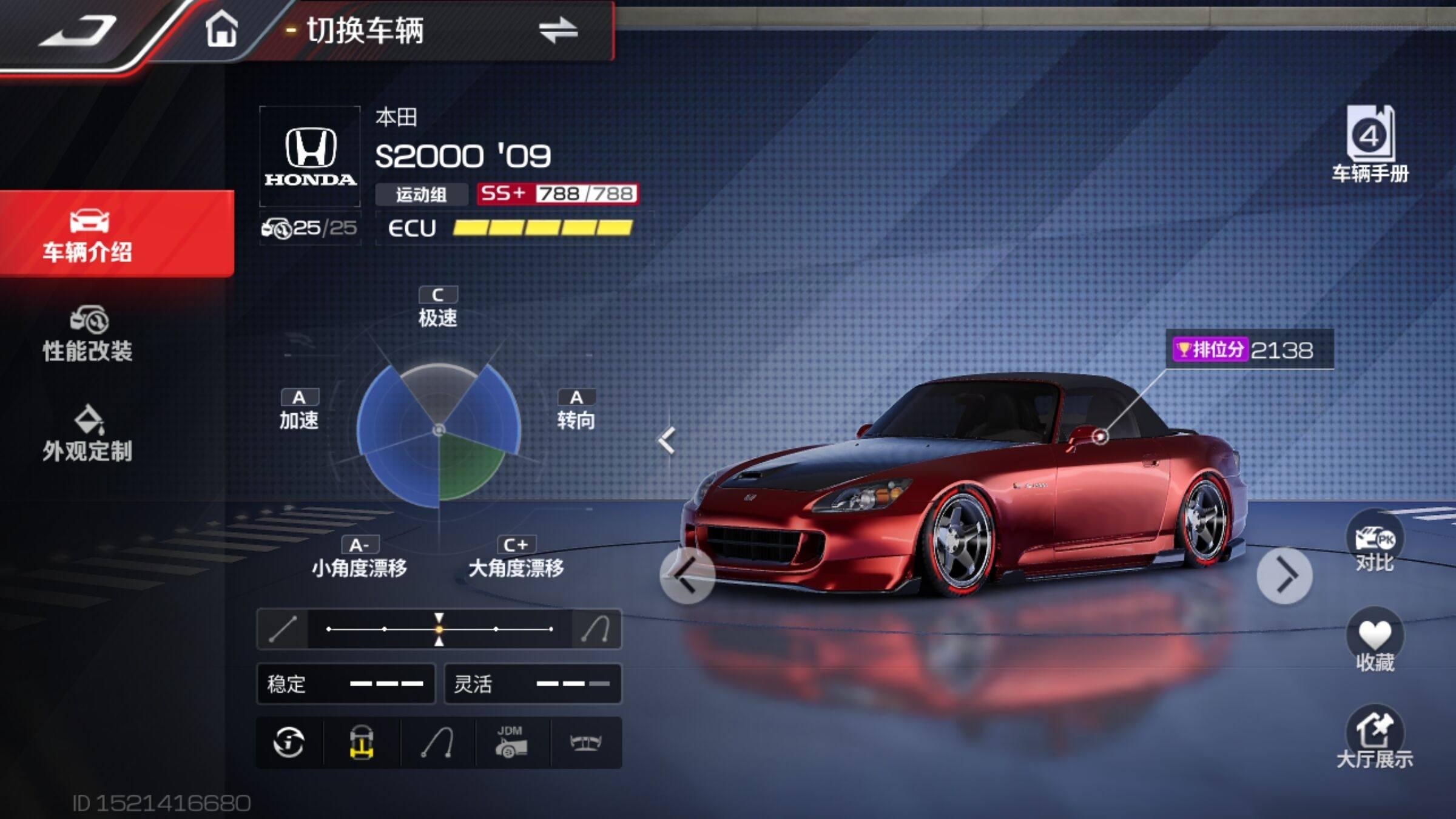Select the yellow drivetrain chassis icon

tap(362, 743)
